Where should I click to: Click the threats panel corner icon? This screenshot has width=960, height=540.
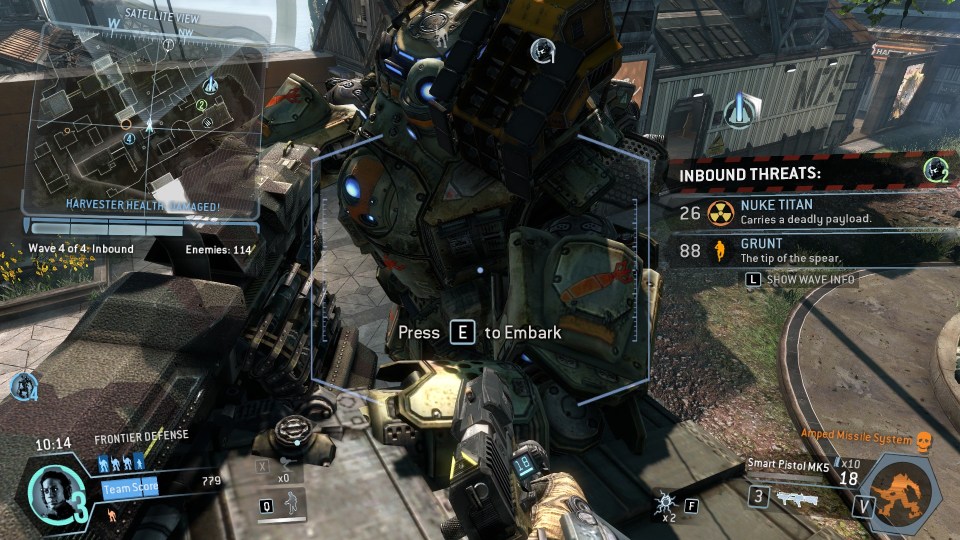point(936,170)
